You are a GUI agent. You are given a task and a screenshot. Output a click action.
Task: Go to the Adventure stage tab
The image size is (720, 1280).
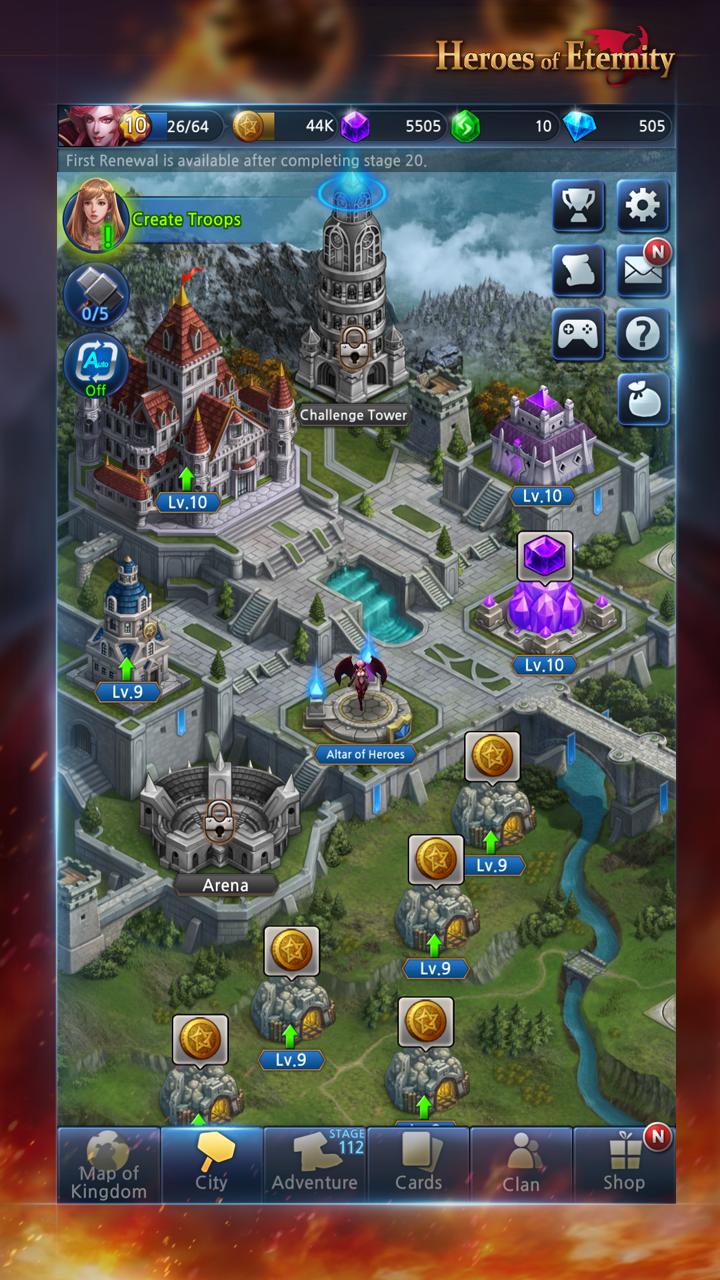coord(315,1165)
